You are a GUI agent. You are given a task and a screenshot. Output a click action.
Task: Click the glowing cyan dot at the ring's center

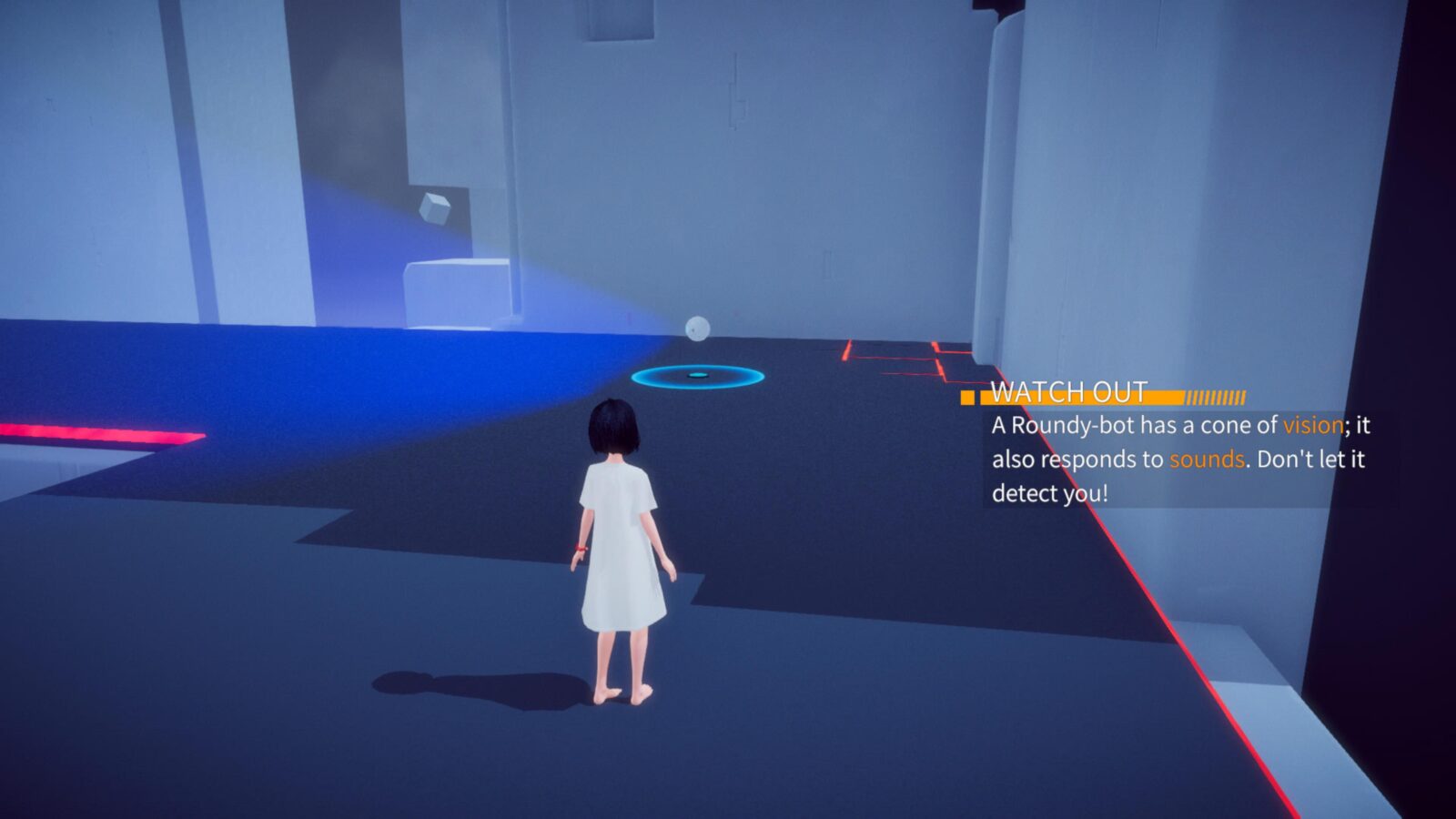point(696,372)
